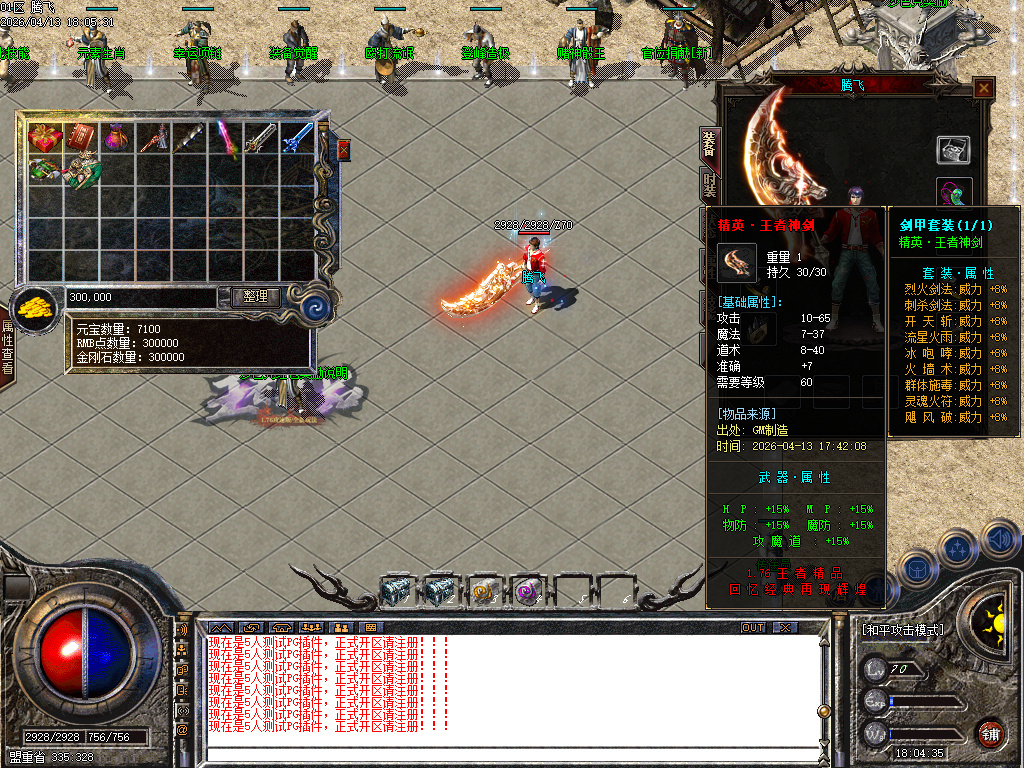Use the first treasure chest hotbar slot

coord(396,592)
